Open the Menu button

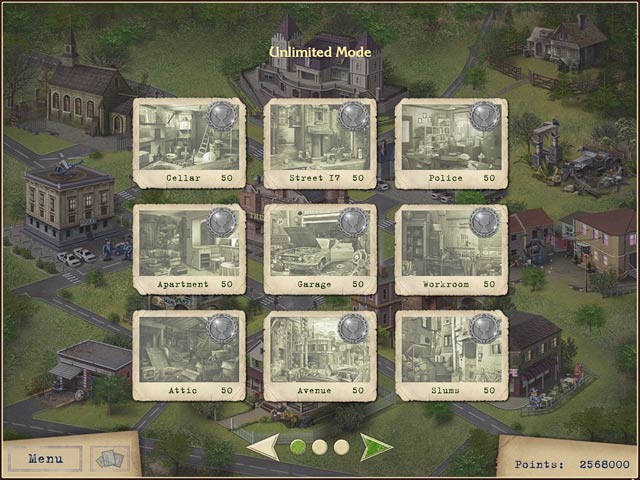pyautogui.click(x=45, y=459)
